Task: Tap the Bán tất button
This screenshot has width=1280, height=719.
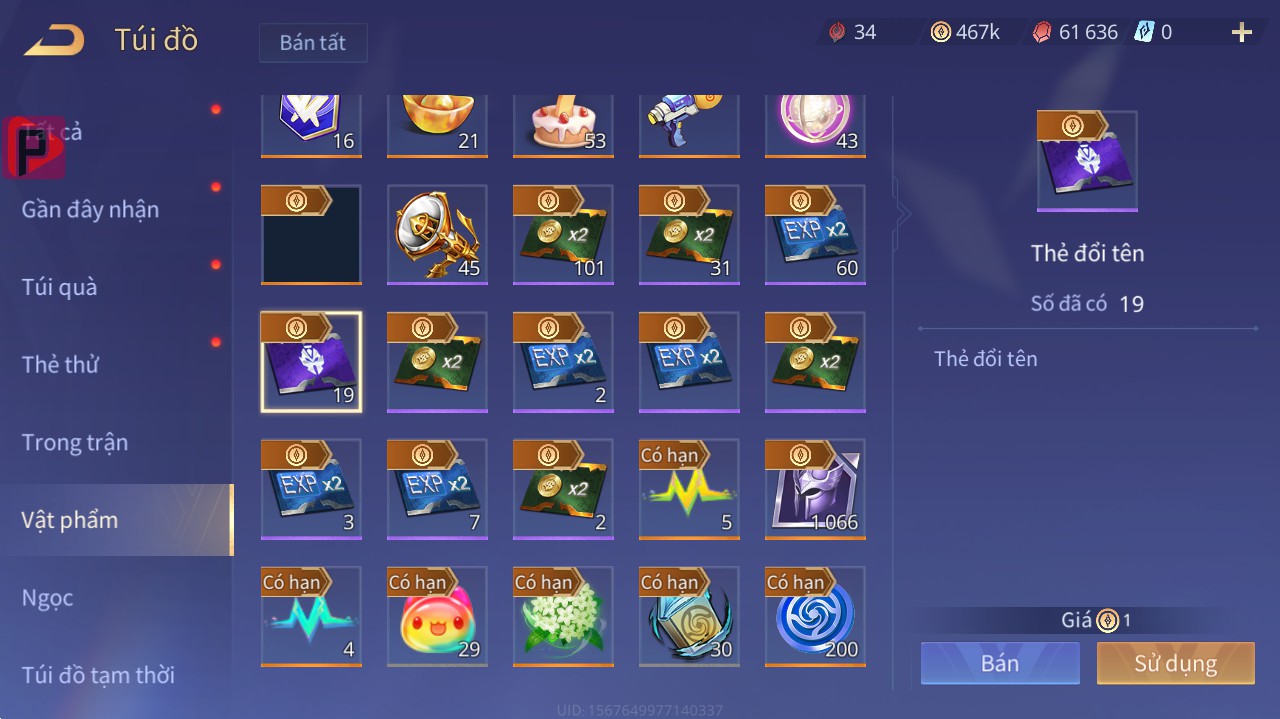Action: point(313,43)
